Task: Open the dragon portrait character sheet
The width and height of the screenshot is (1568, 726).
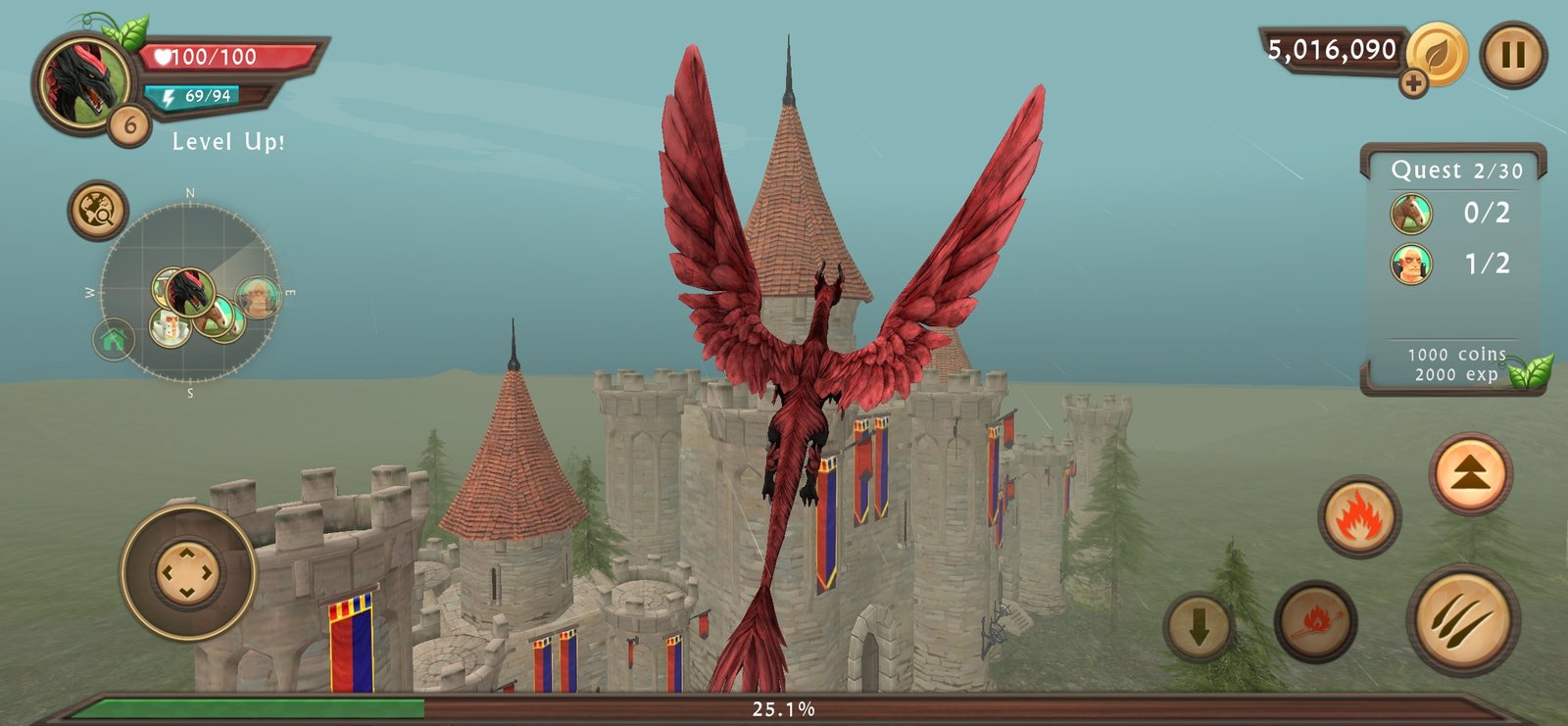Action: pos(83,84)
